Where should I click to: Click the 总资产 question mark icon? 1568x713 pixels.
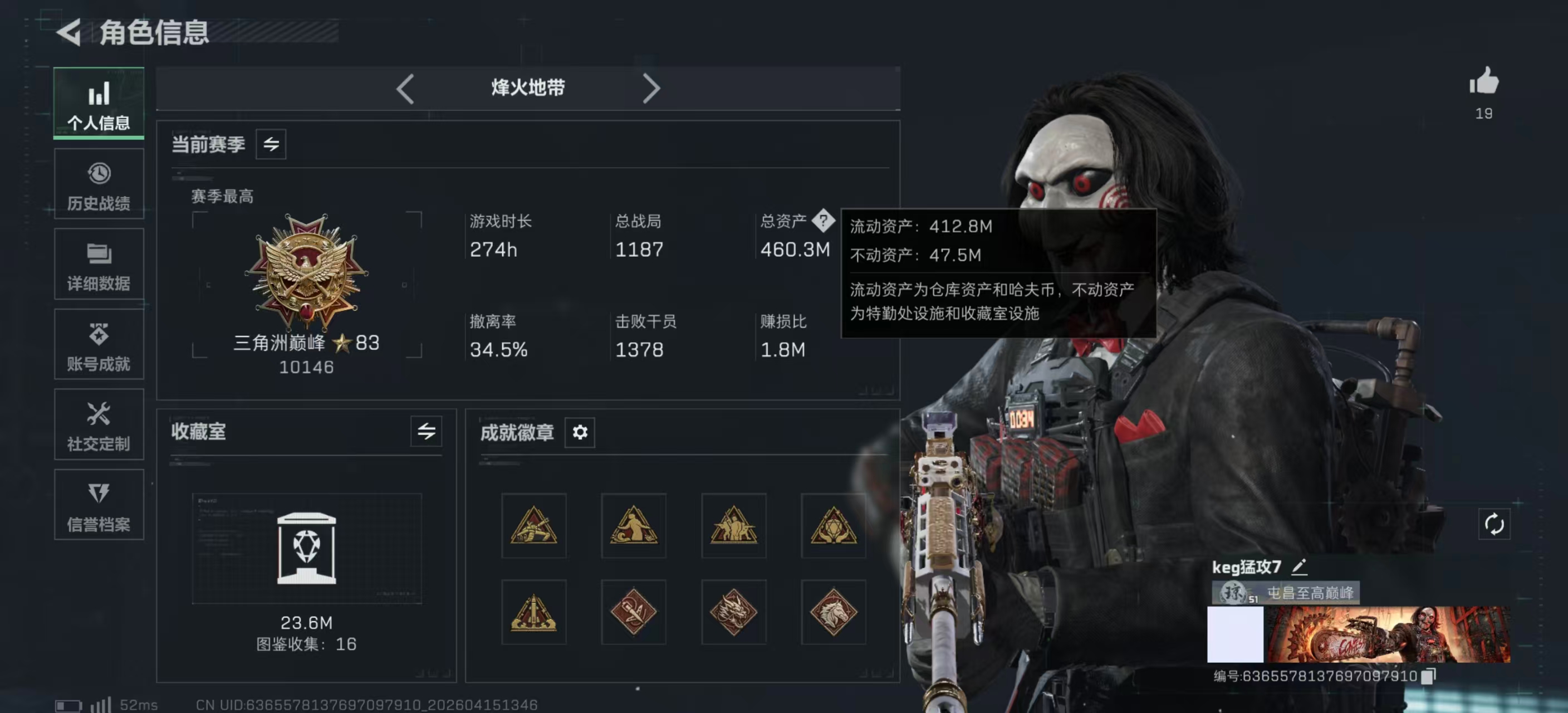point(823,221)
